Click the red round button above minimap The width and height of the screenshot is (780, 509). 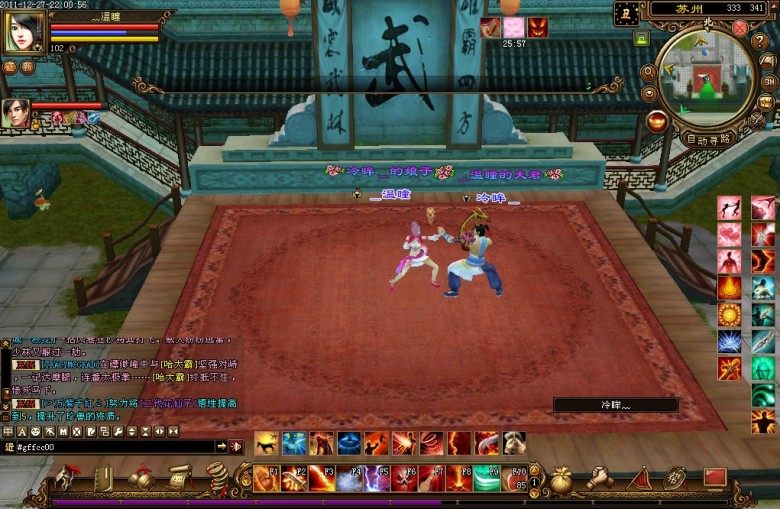[739, 28]
